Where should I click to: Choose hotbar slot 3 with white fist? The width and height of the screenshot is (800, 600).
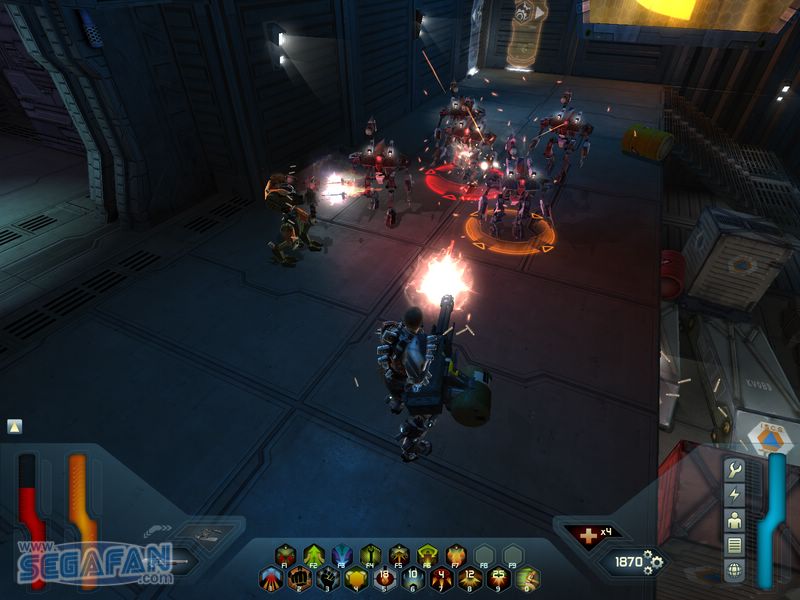coord(328,578)
